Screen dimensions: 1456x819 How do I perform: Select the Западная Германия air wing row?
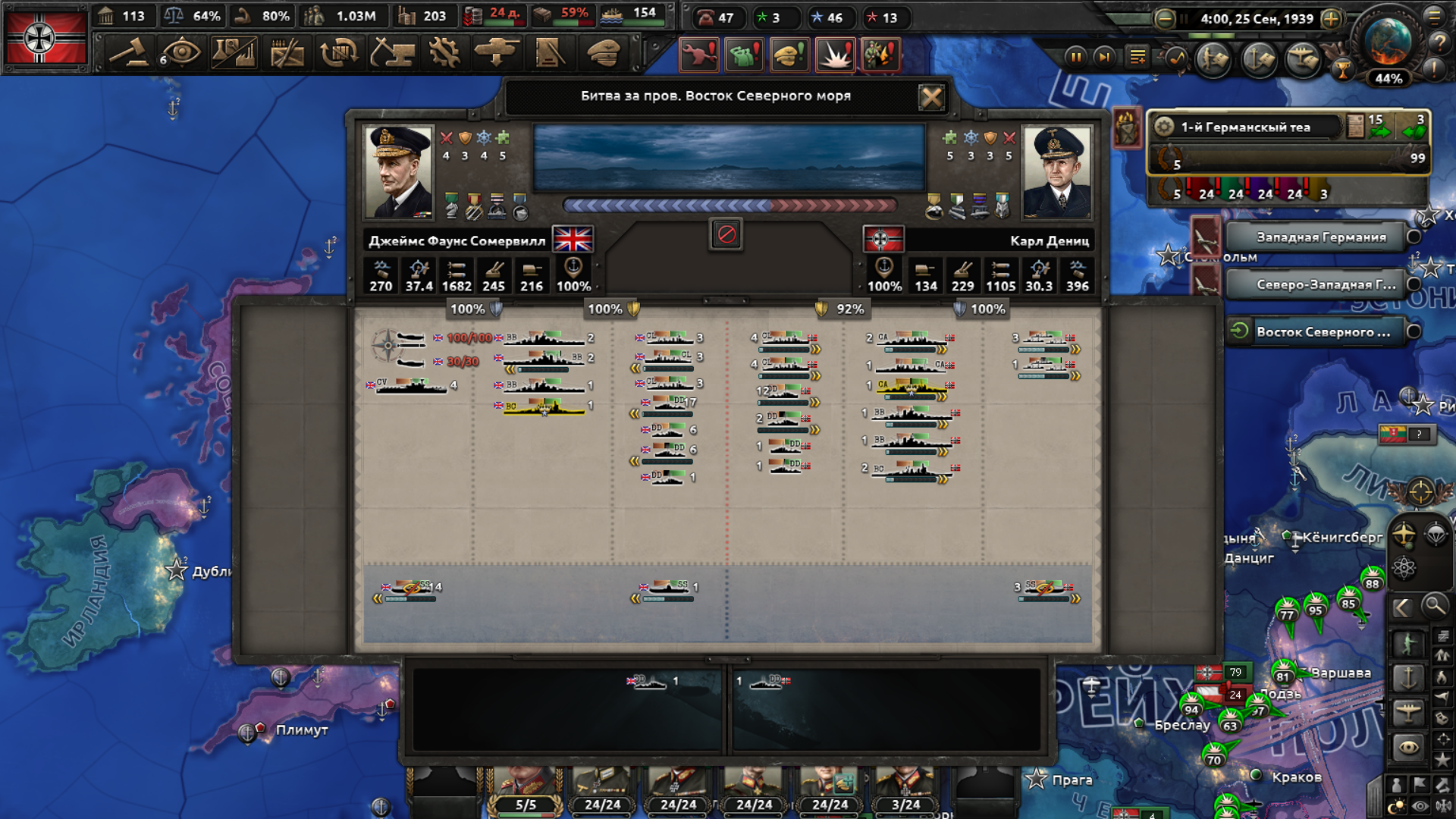tap(1320, 237)
